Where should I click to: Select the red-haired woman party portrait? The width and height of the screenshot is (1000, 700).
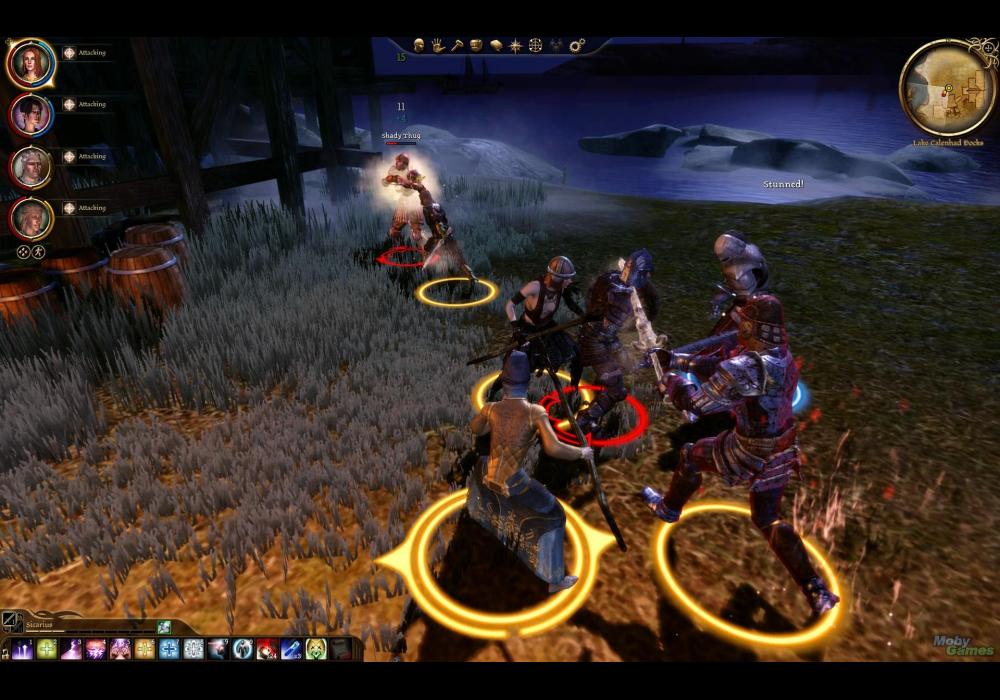(31, 62)
